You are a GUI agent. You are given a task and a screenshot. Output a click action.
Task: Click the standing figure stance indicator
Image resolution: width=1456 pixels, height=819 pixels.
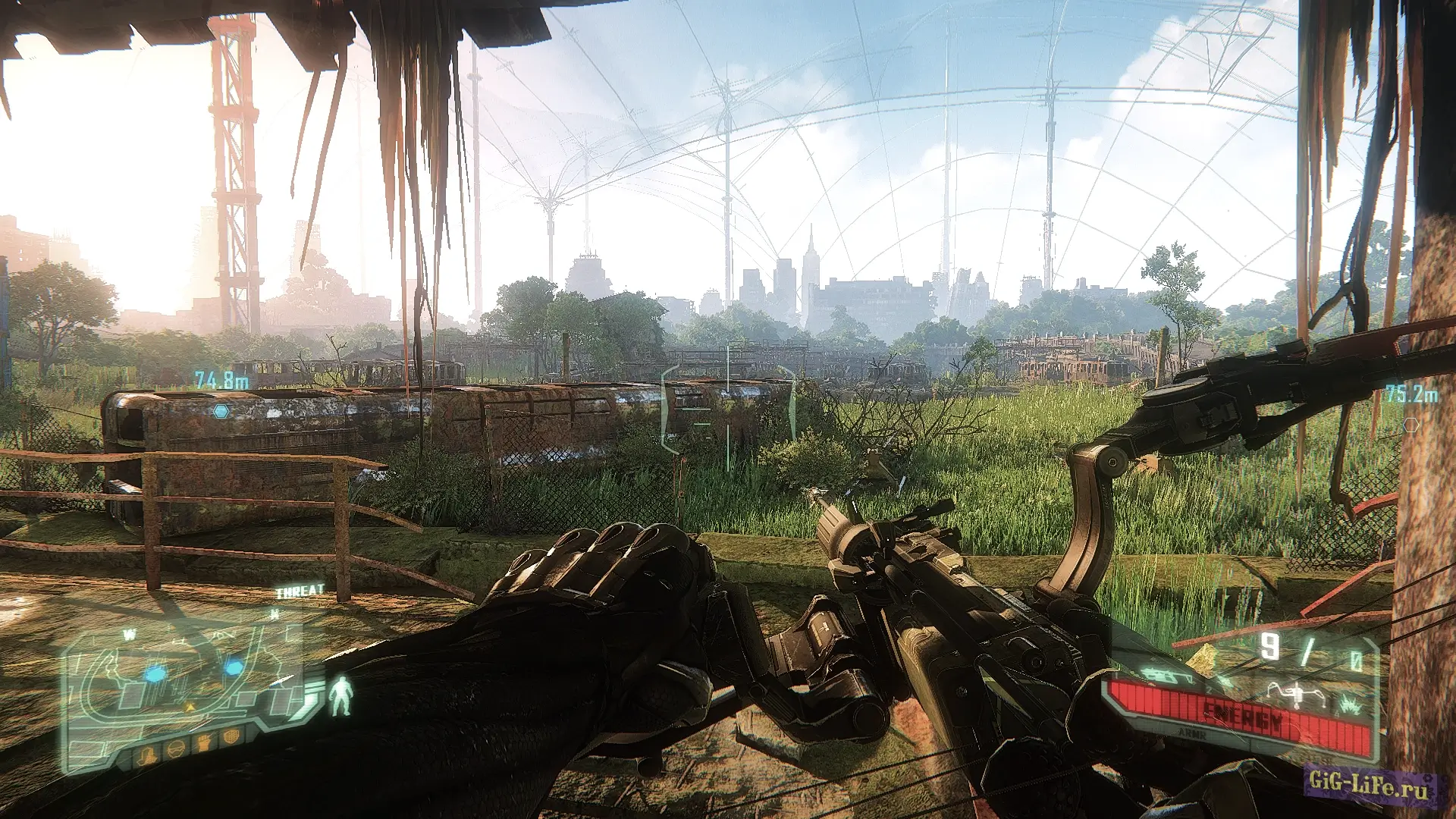[340, 696]
